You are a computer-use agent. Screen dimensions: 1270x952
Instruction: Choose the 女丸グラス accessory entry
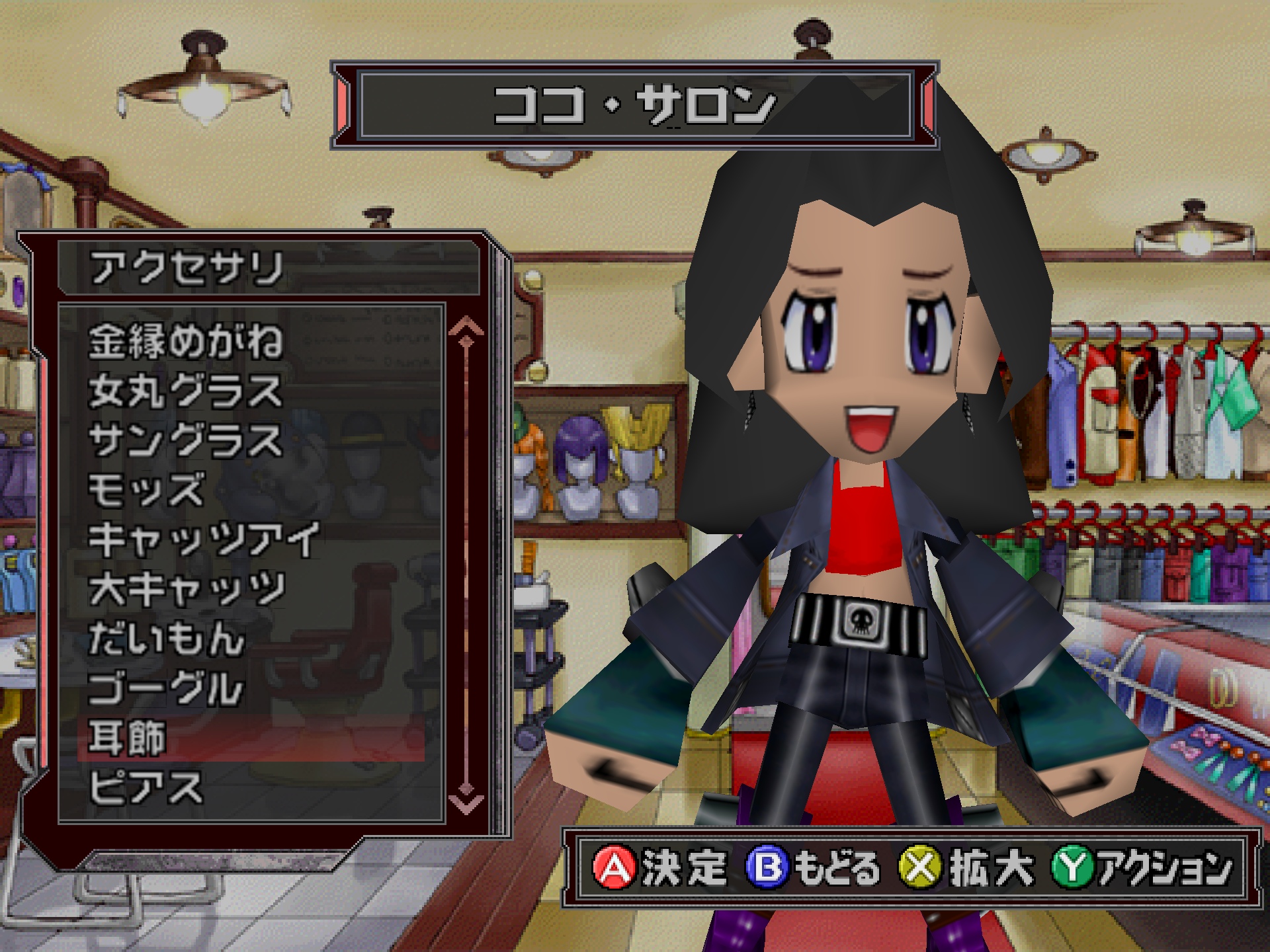(x=185, y=391)
